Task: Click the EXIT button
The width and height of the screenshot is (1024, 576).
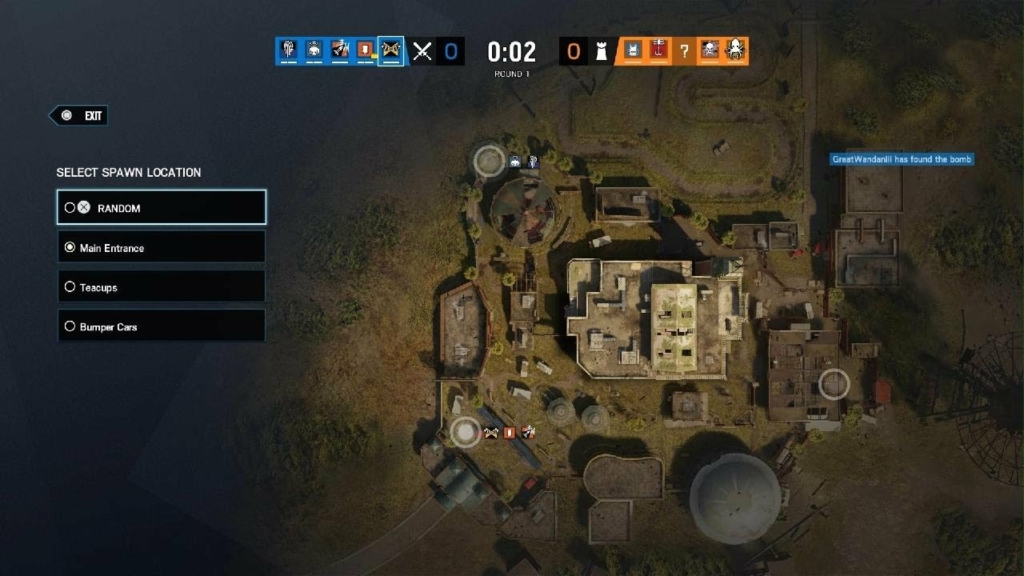Action: click(79, 116)
